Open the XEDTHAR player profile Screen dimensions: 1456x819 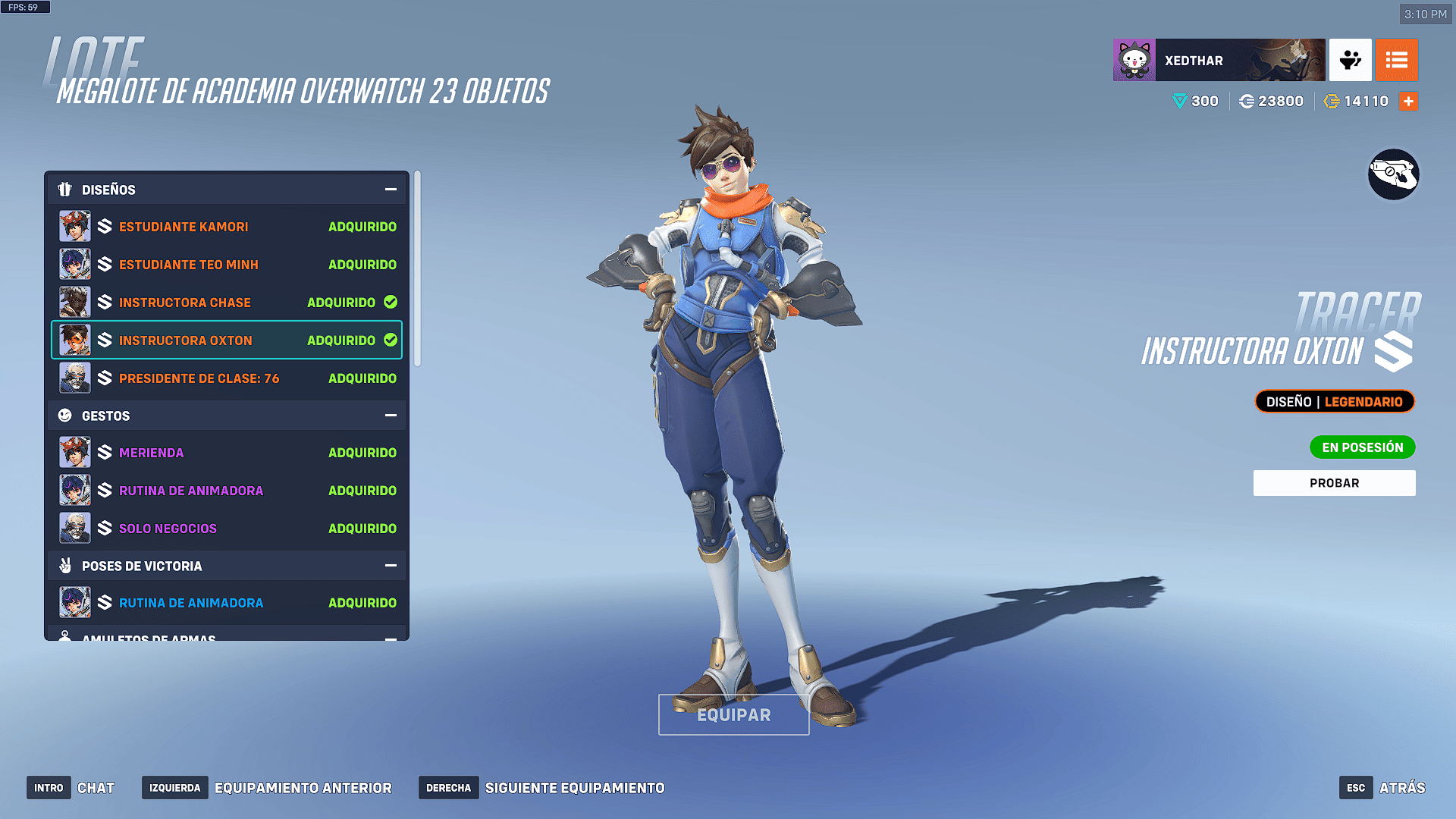(1219, 60)
